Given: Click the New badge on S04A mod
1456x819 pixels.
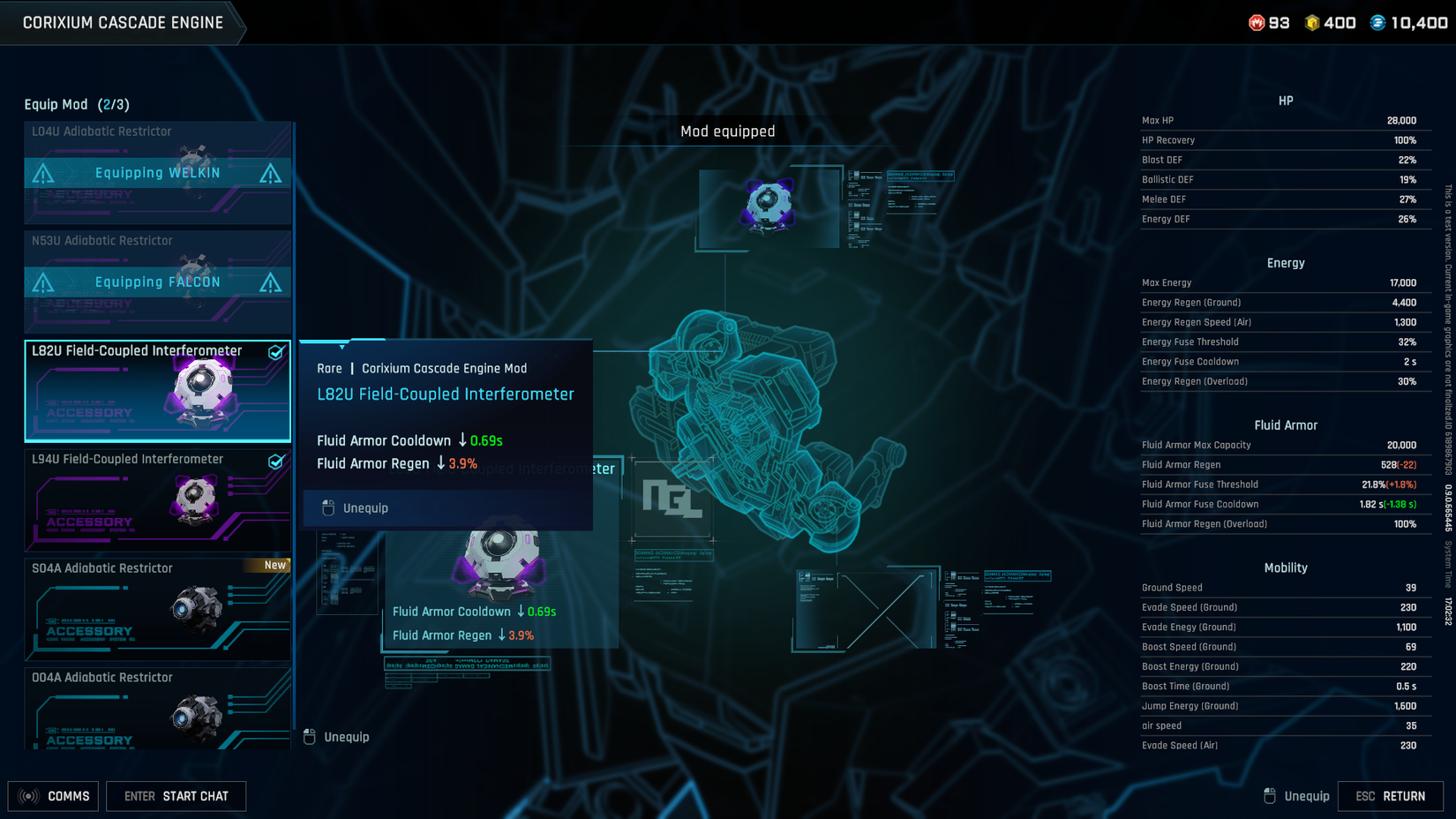Looking at the screenshot, I should [274, 565].
